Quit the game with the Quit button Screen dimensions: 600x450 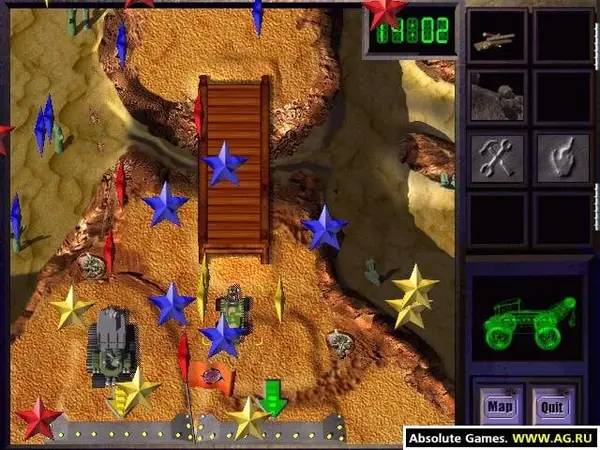click(553, 407)
